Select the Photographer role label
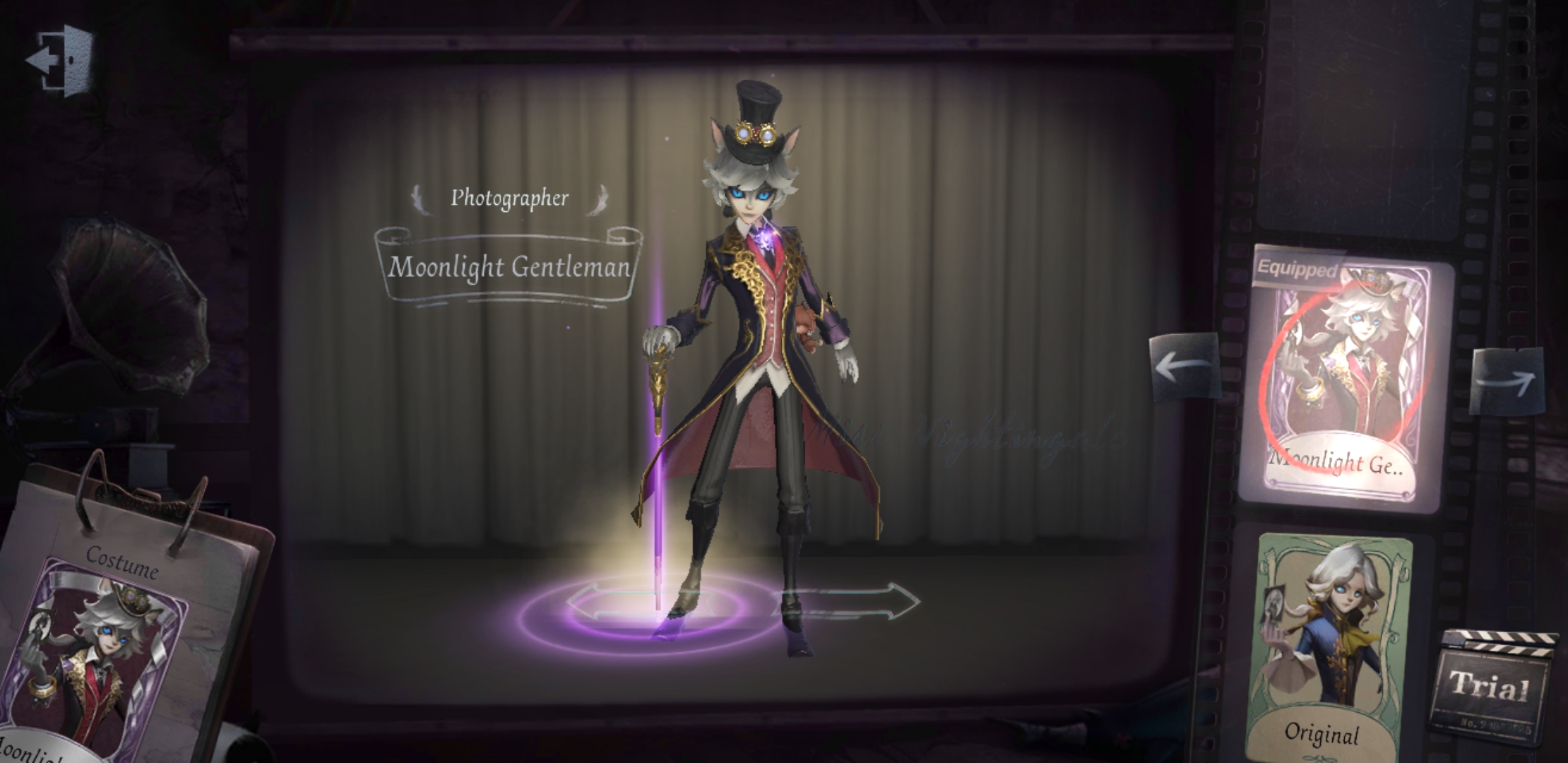The height and width of the screenshot is (763, 1568). point(510,199)
